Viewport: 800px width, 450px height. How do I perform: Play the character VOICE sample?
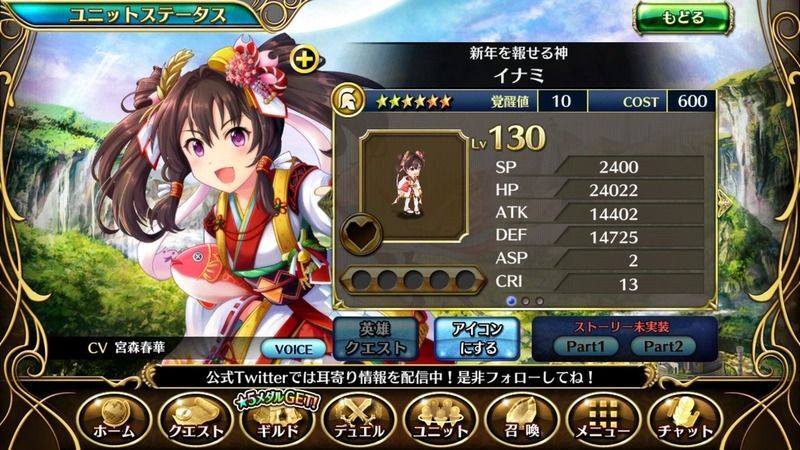coord(293,349)
